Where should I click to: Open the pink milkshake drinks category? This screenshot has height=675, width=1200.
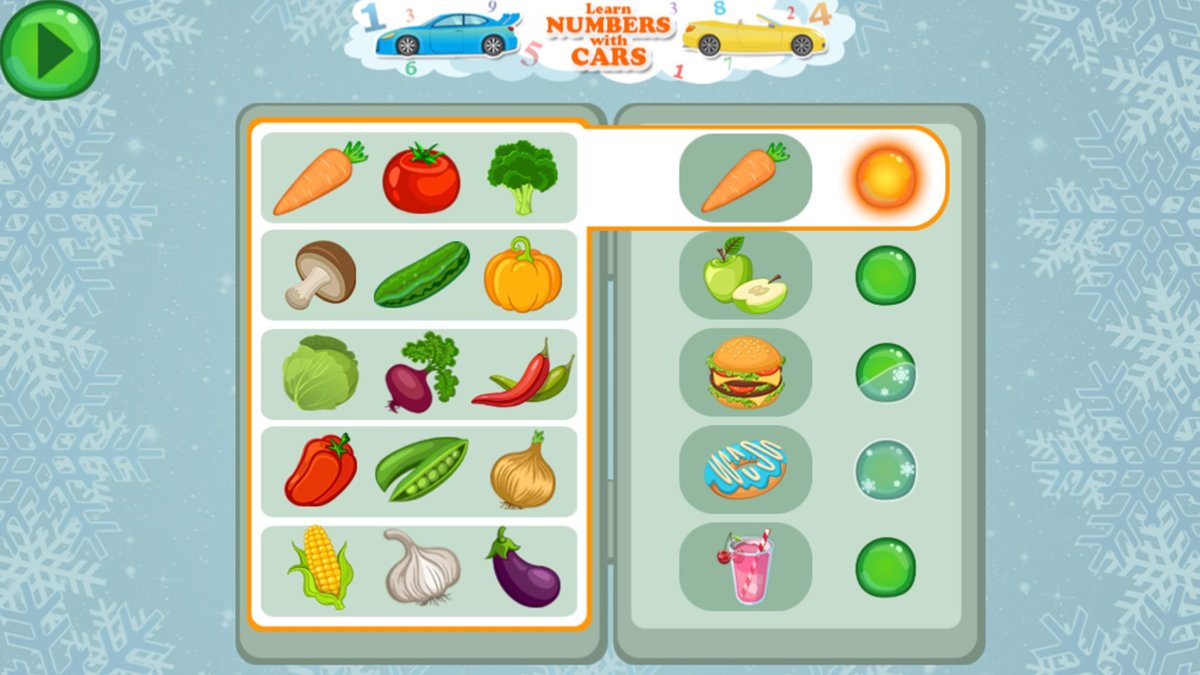[x=745, y=566]
